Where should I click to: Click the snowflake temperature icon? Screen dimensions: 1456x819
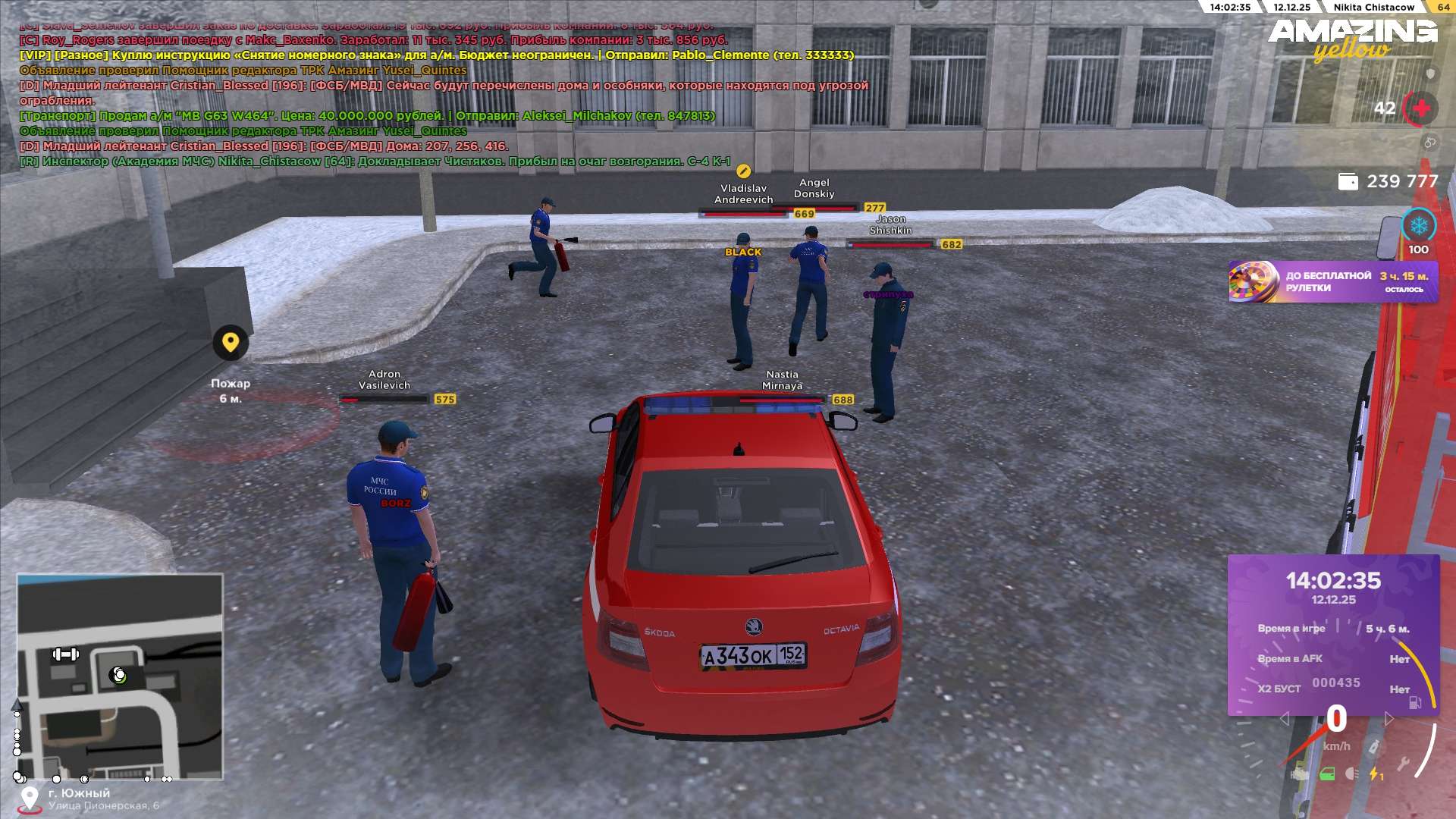[x=1418, y=226]
